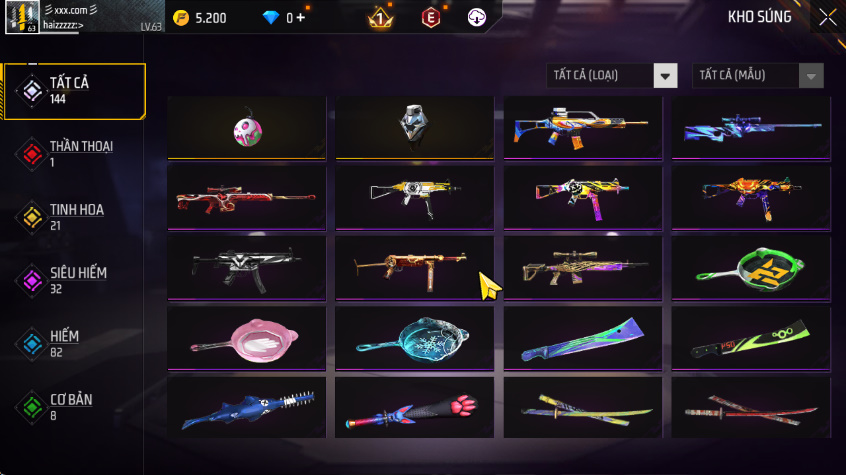Expand the Tất Cả (Mẫu) dropdown
The height and width of the screenshot is (475, 846).
[757, 76]
